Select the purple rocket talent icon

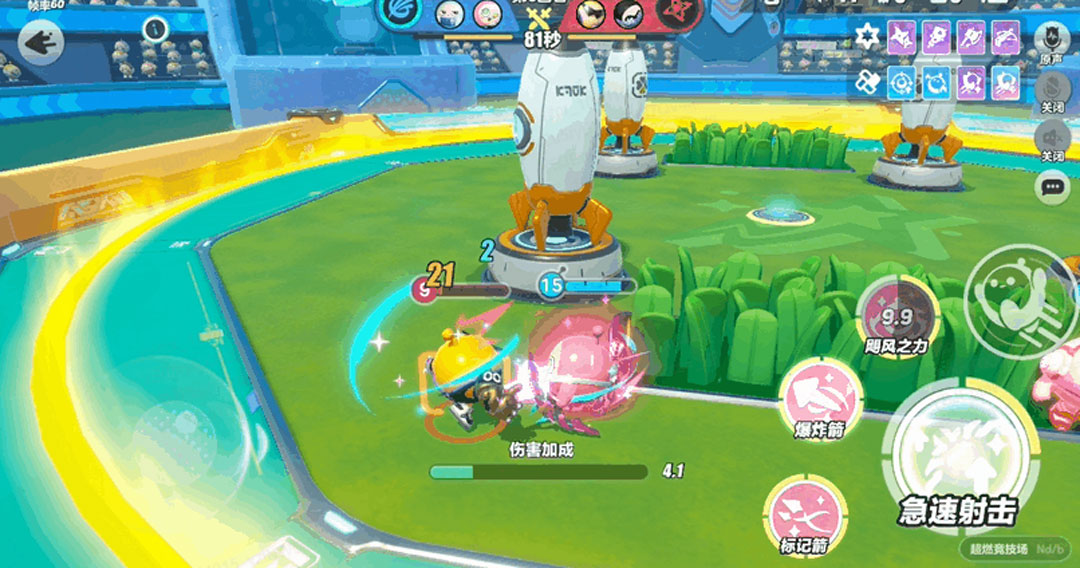[936, 38]
